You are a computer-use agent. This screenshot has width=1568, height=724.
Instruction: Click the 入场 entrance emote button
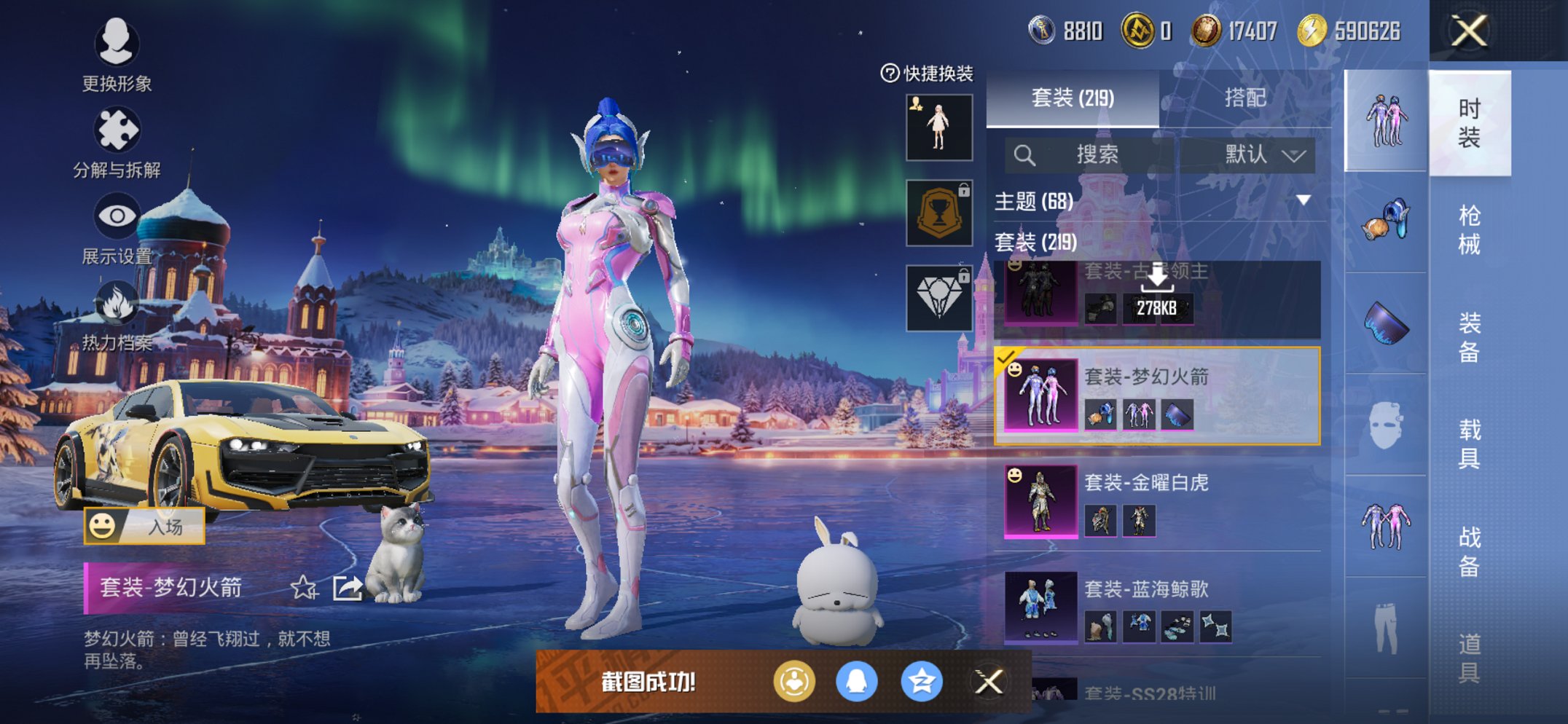(144, 526)
